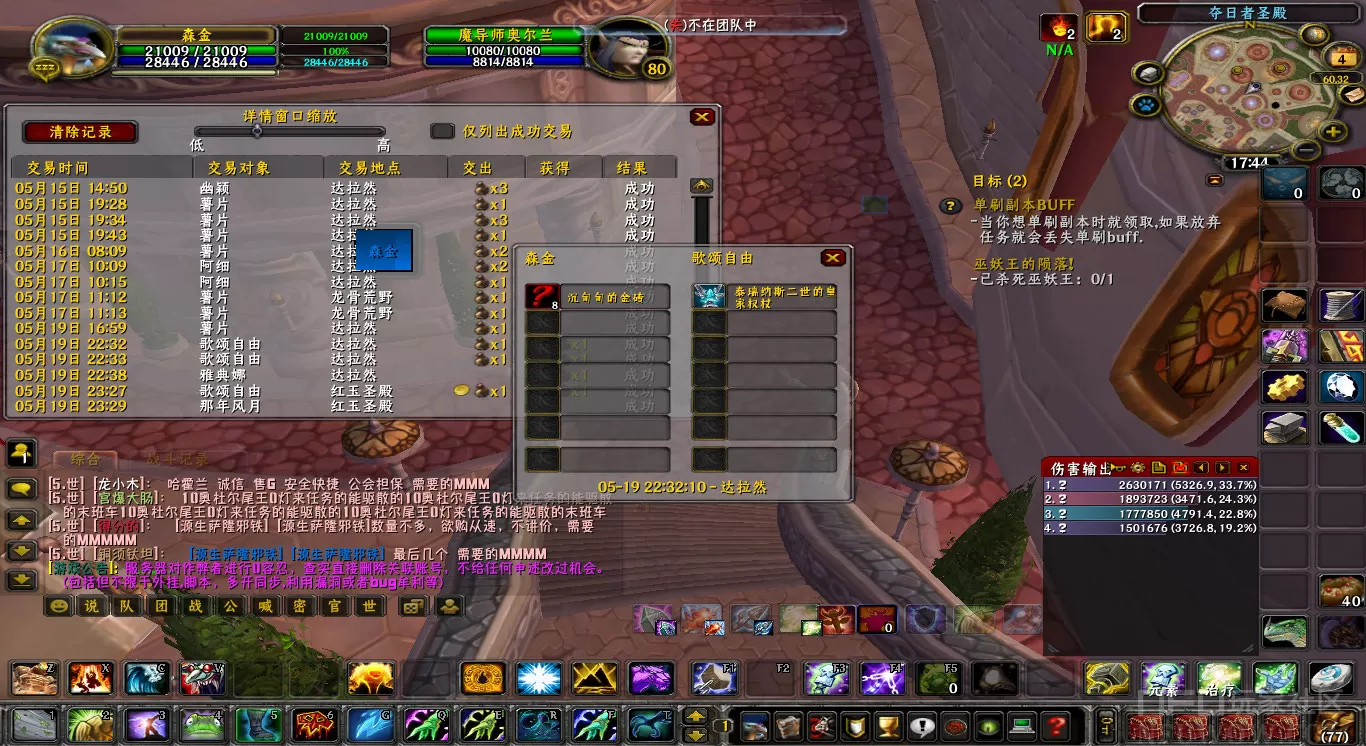Viewport: 1366px width, 746px height.
Task: Click the 清除记录 clear records button
Action: (80, 132)
